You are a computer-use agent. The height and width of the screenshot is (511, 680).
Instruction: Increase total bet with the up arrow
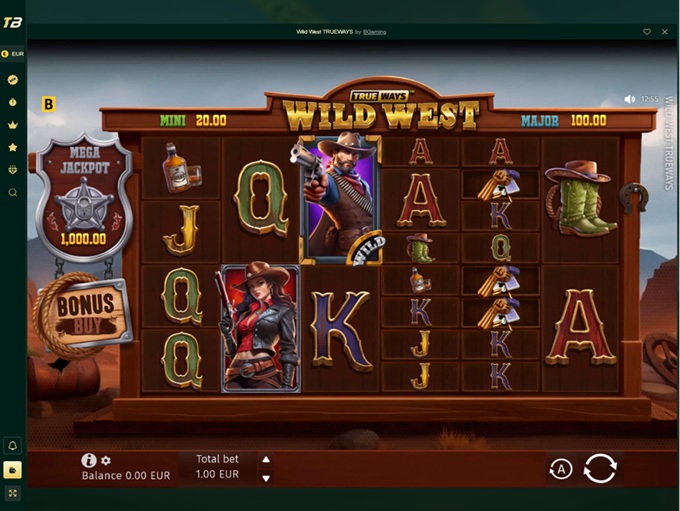tap(266, 460)
